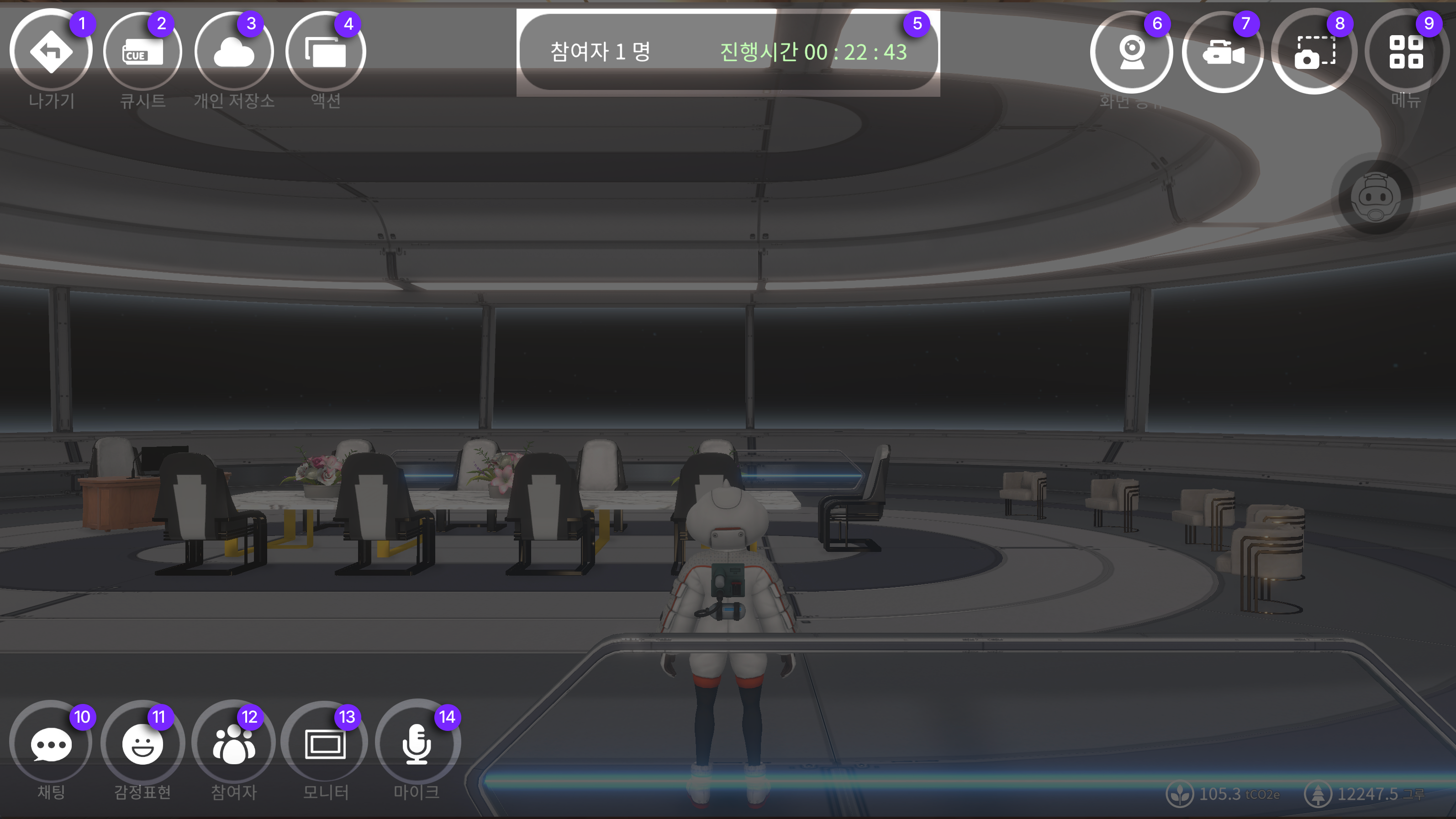Open 개인 저장소 cloud storage

tap(234, 52)
